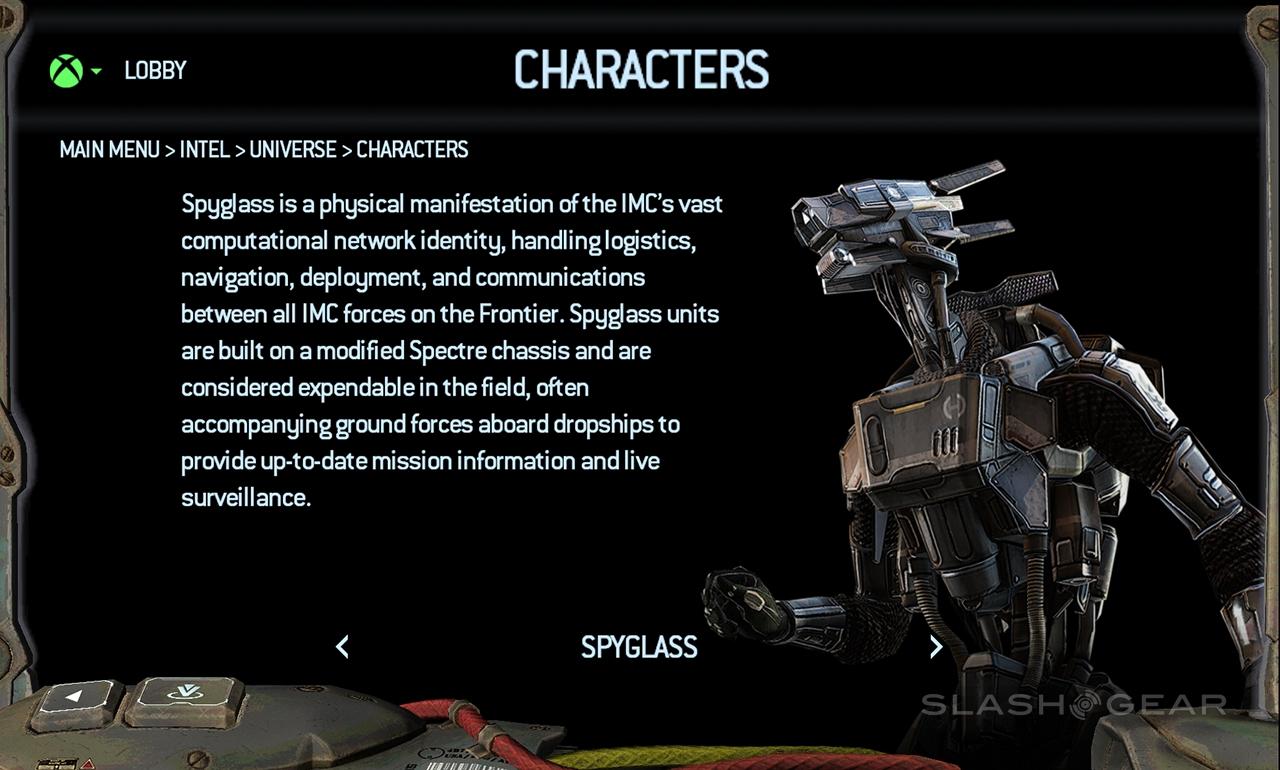Open the Intel breadcrumb link
1280x770 pixels.
click(x=205, y=150)
